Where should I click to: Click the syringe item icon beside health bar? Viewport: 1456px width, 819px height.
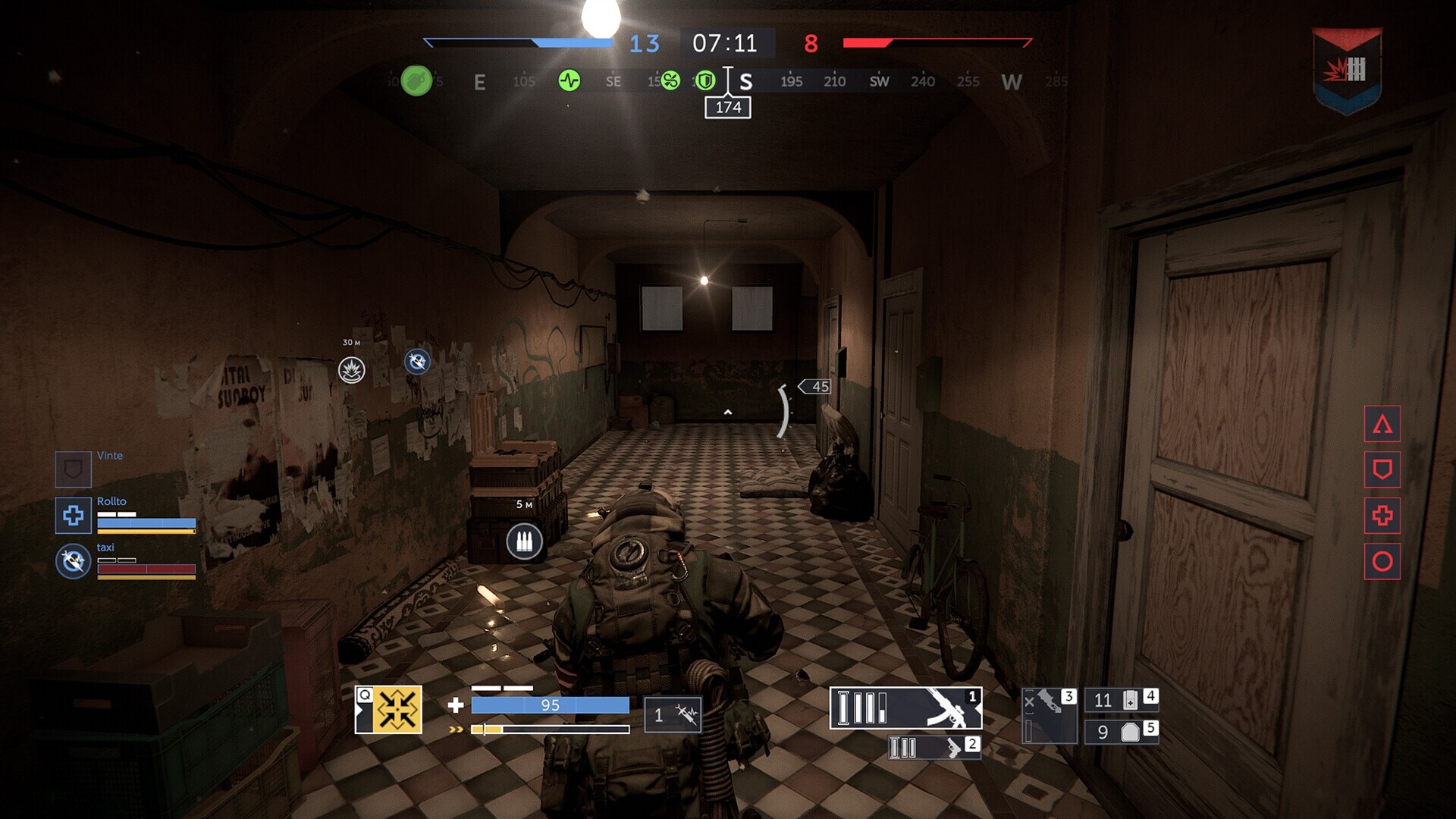pyautogui.click(x=673, y=714)
